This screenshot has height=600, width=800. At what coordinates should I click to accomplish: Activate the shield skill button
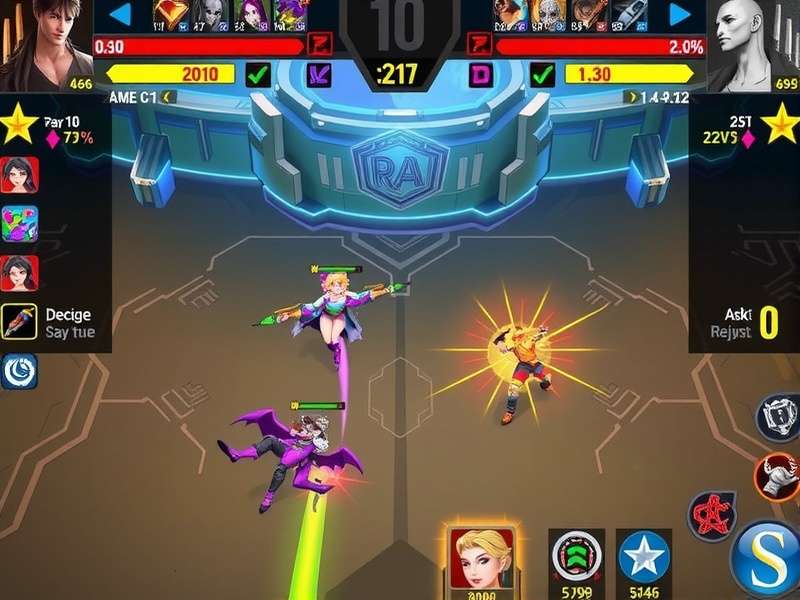[777, 417]
